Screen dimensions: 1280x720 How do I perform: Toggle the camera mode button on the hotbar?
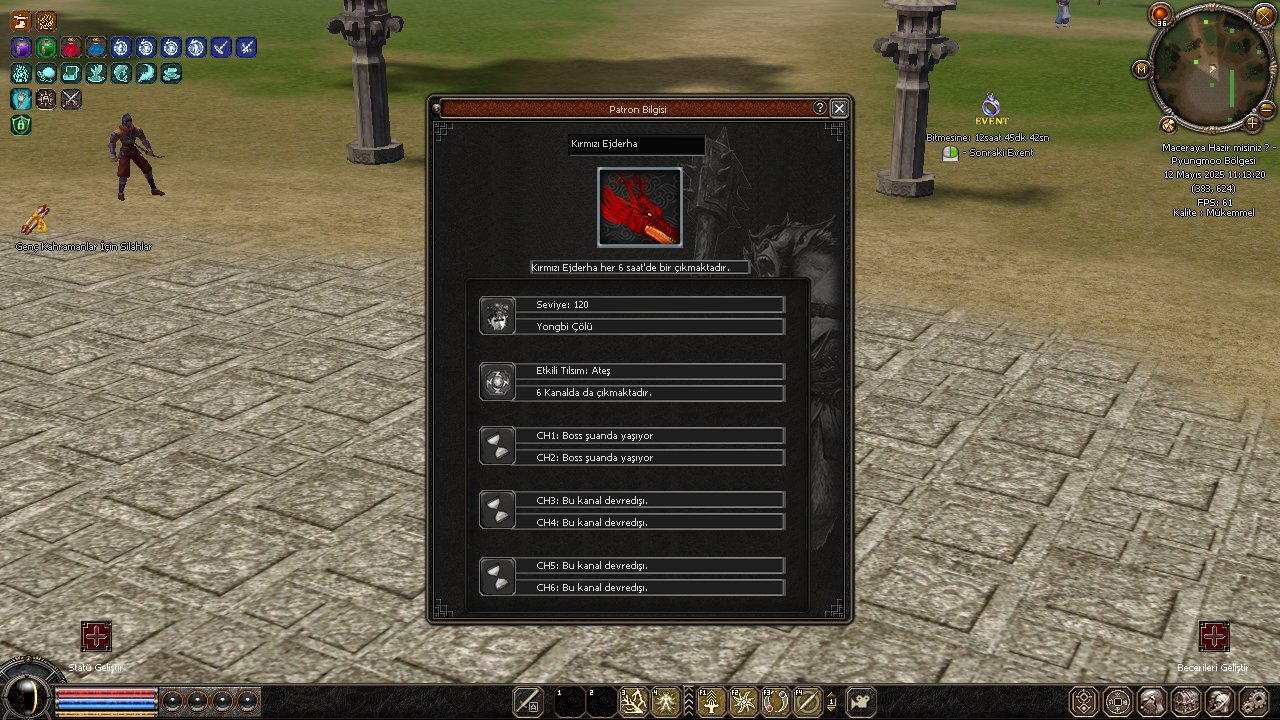coord(860,701)
